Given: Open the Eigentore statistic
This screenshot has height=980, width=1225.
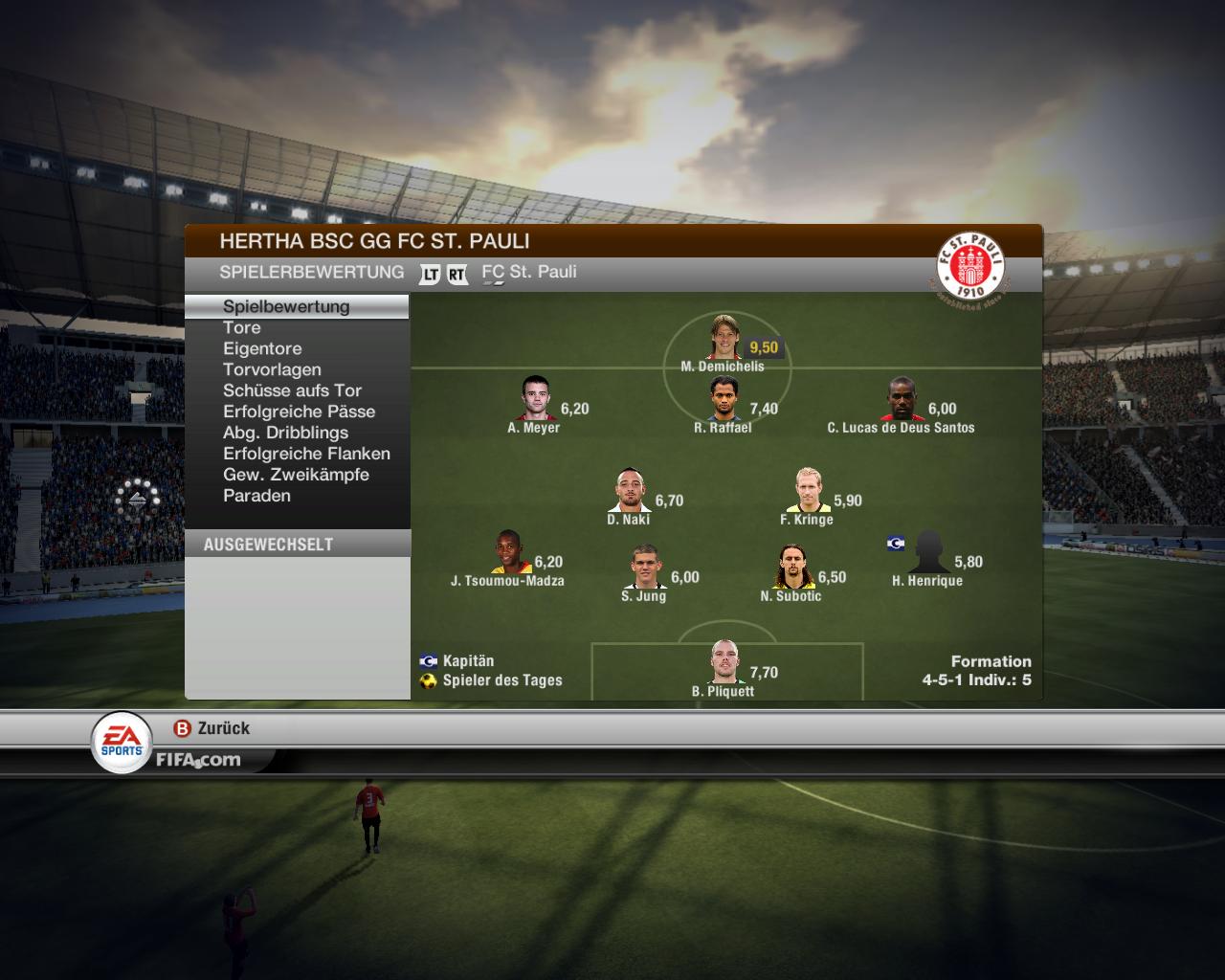Looking at the screenshot, I should (x=262, y=348).
